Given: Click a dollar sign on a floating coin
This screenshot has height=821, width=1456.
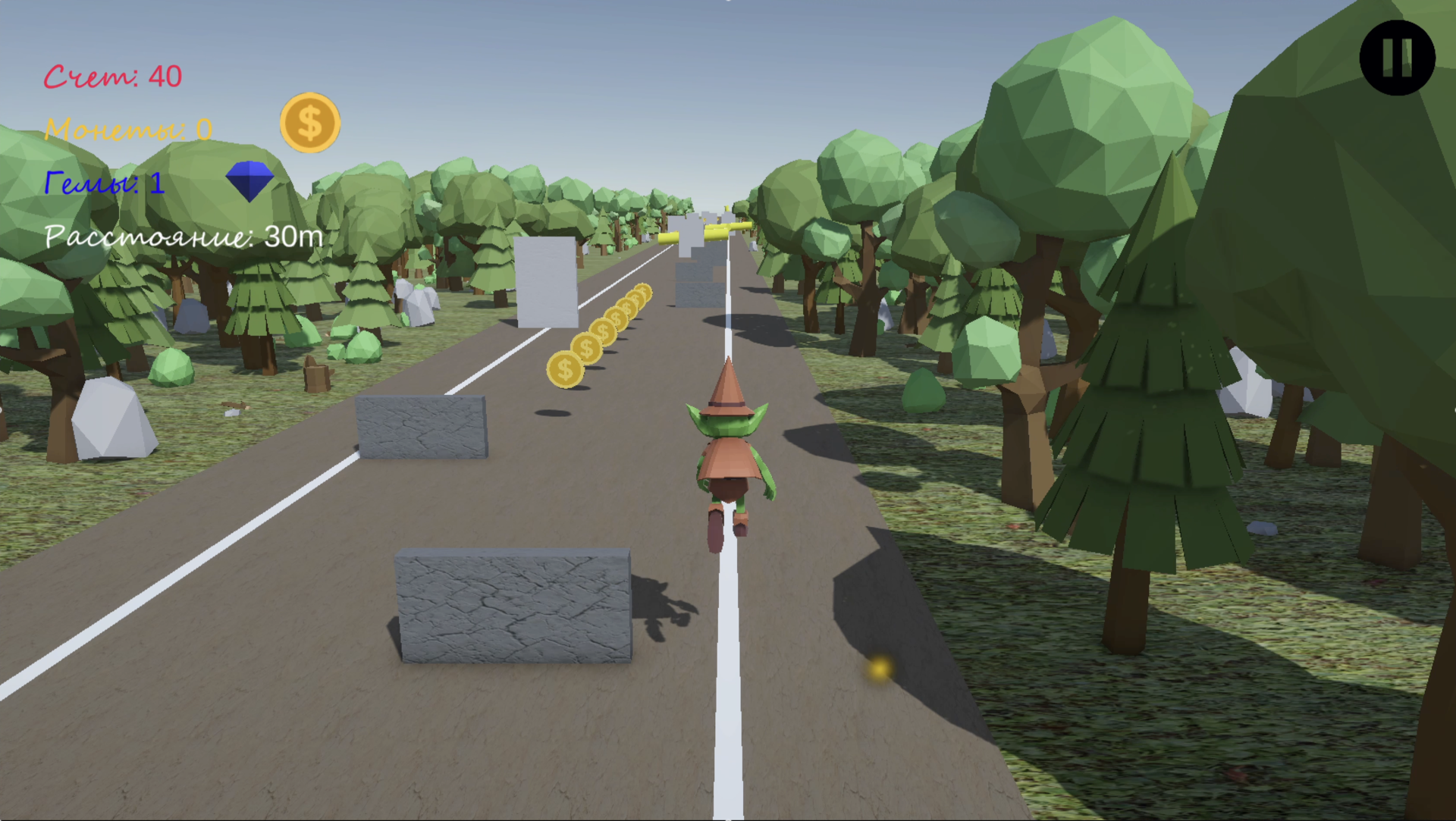Looking at the screenshot, I should coord(564,370).
